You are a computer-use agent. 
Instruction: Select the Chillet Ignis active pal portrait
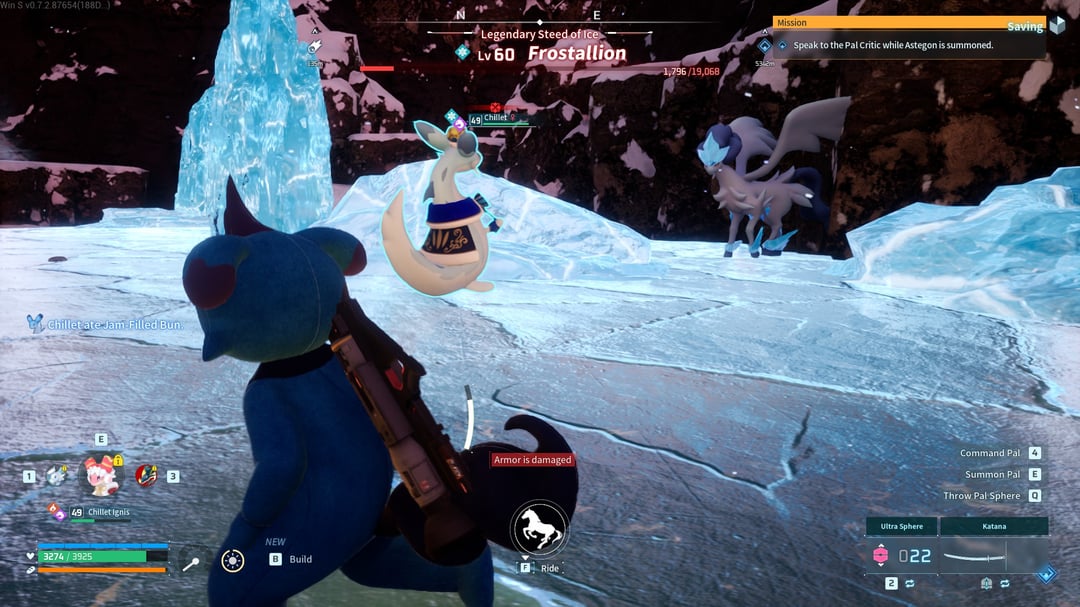[100, 474]
